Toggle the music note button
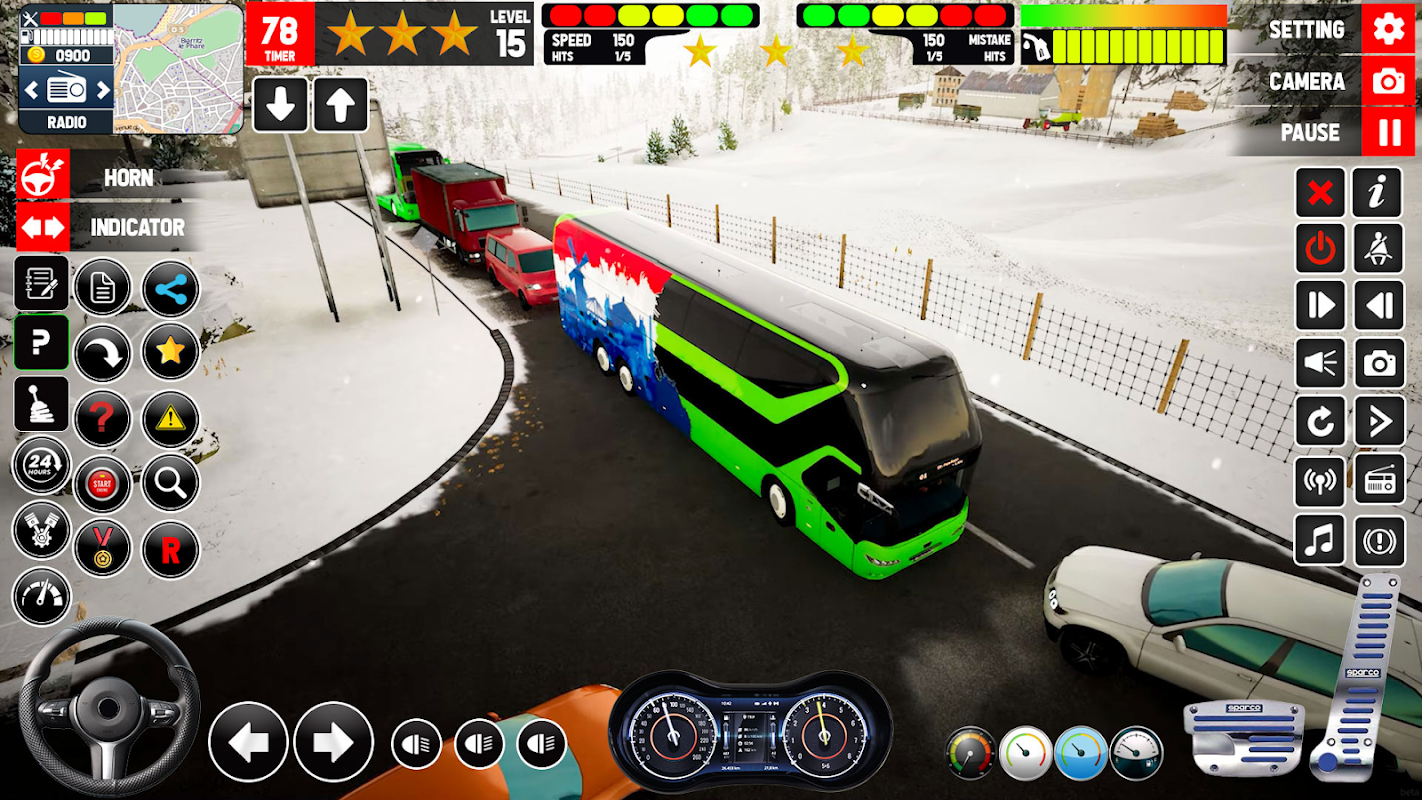The image size is (1422, 800). click(x=1320, y=541)
